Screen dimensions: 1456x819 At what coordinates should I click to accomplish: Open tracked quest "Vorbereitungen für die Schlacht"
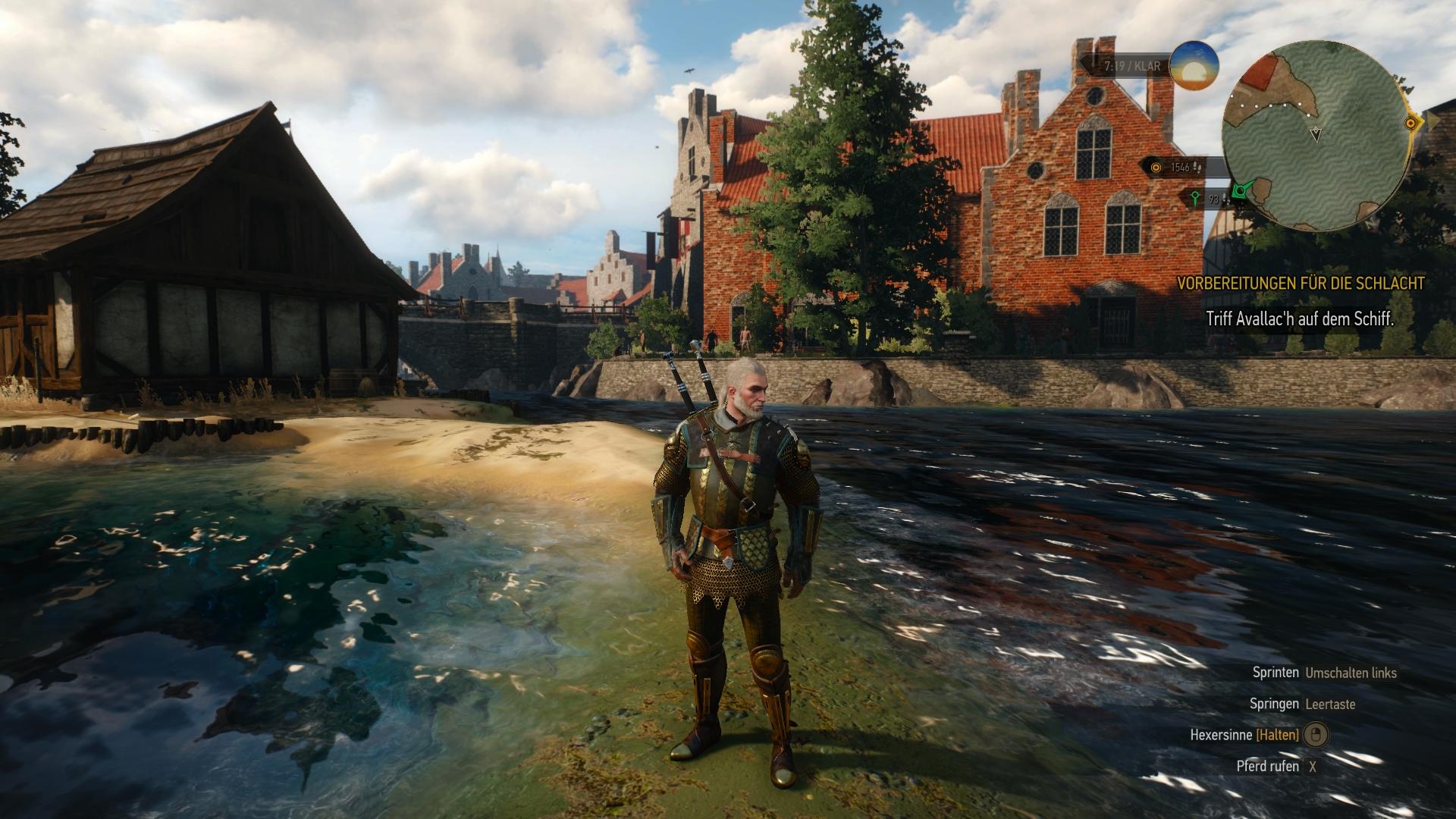(x=1300, y=284)
